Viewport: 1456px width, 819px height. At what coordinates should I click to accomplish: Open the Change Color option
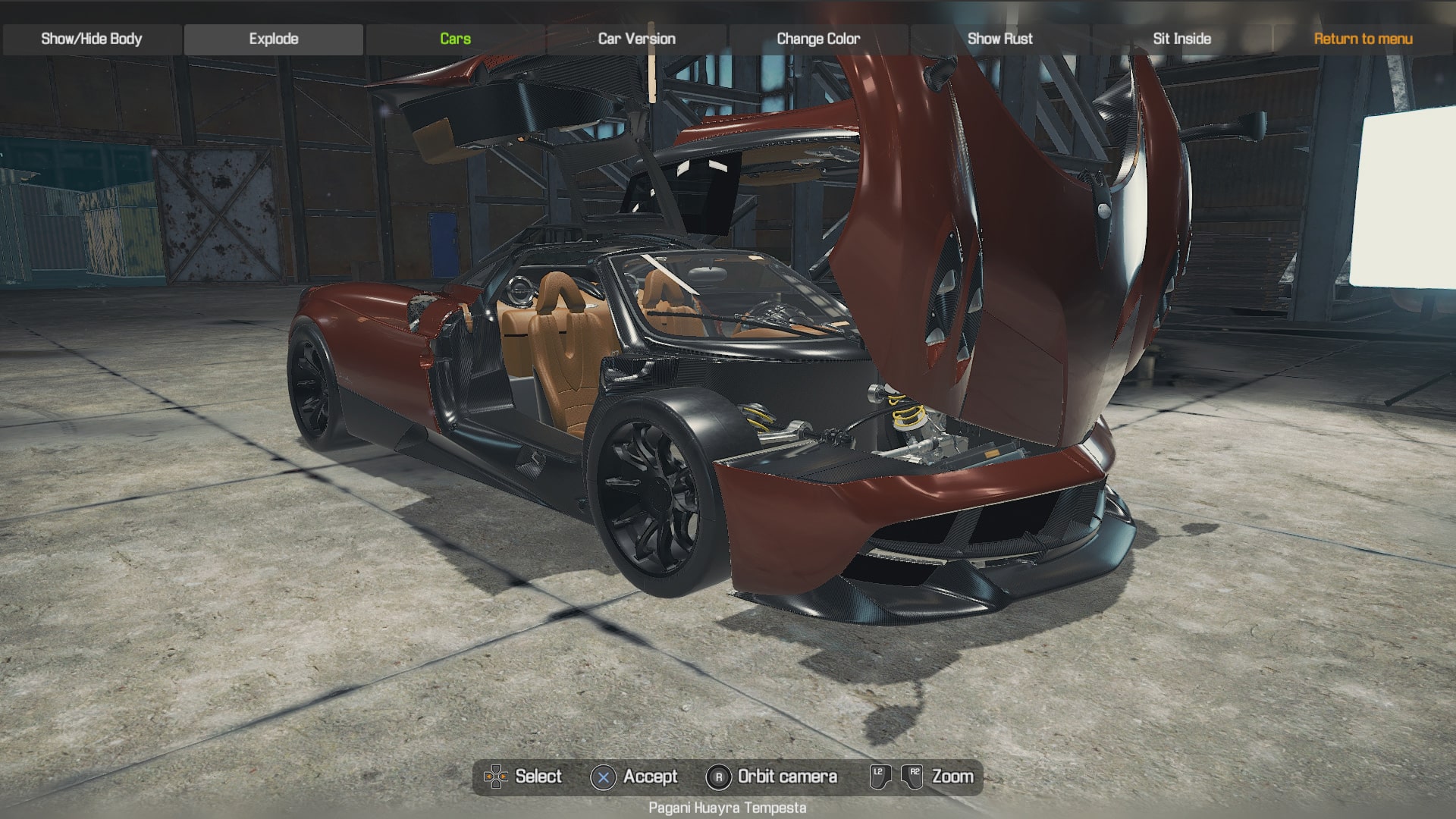817,38
